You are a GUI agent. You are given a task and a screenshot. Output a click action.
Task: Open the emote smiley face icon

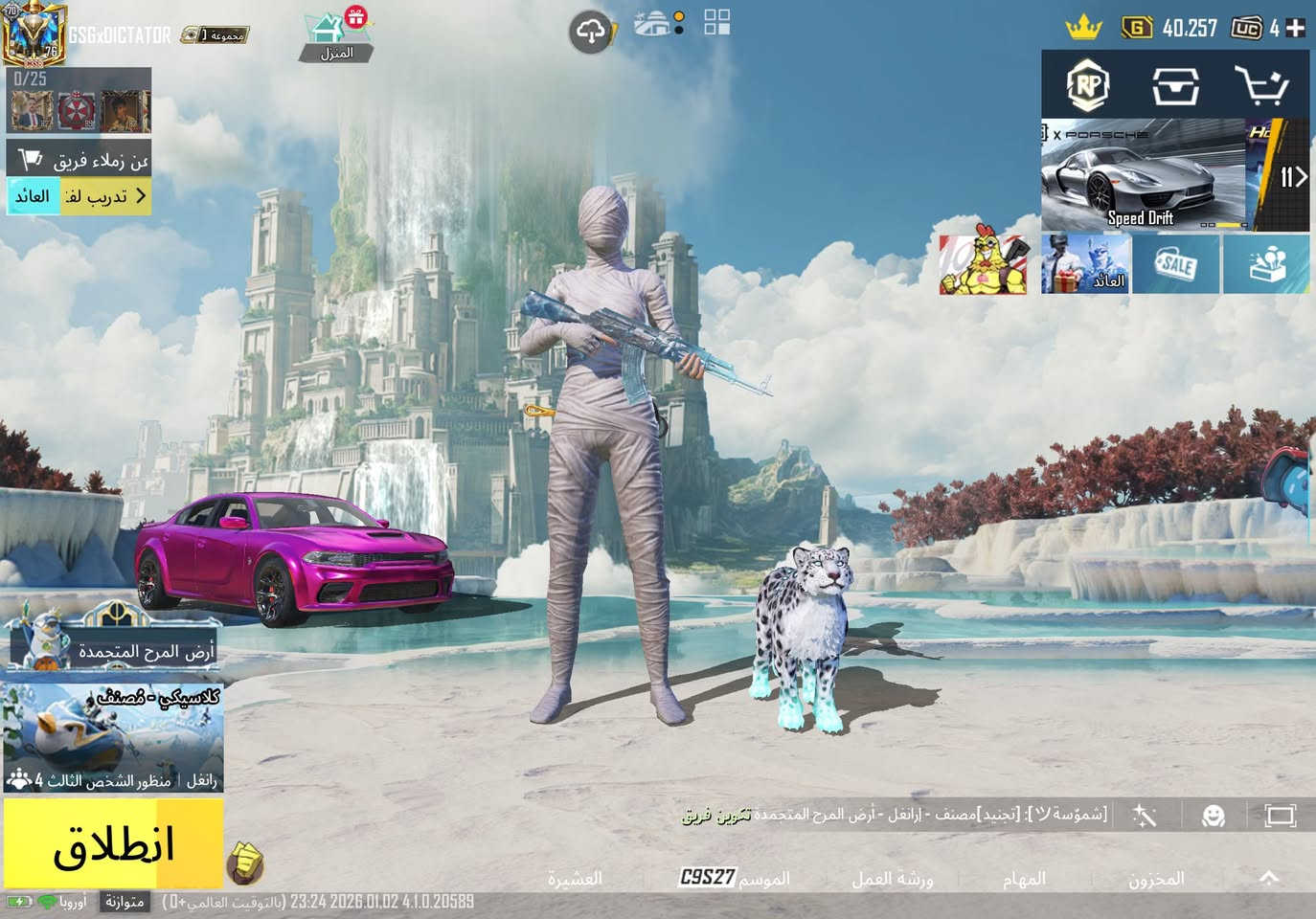tap(1214, 816)
